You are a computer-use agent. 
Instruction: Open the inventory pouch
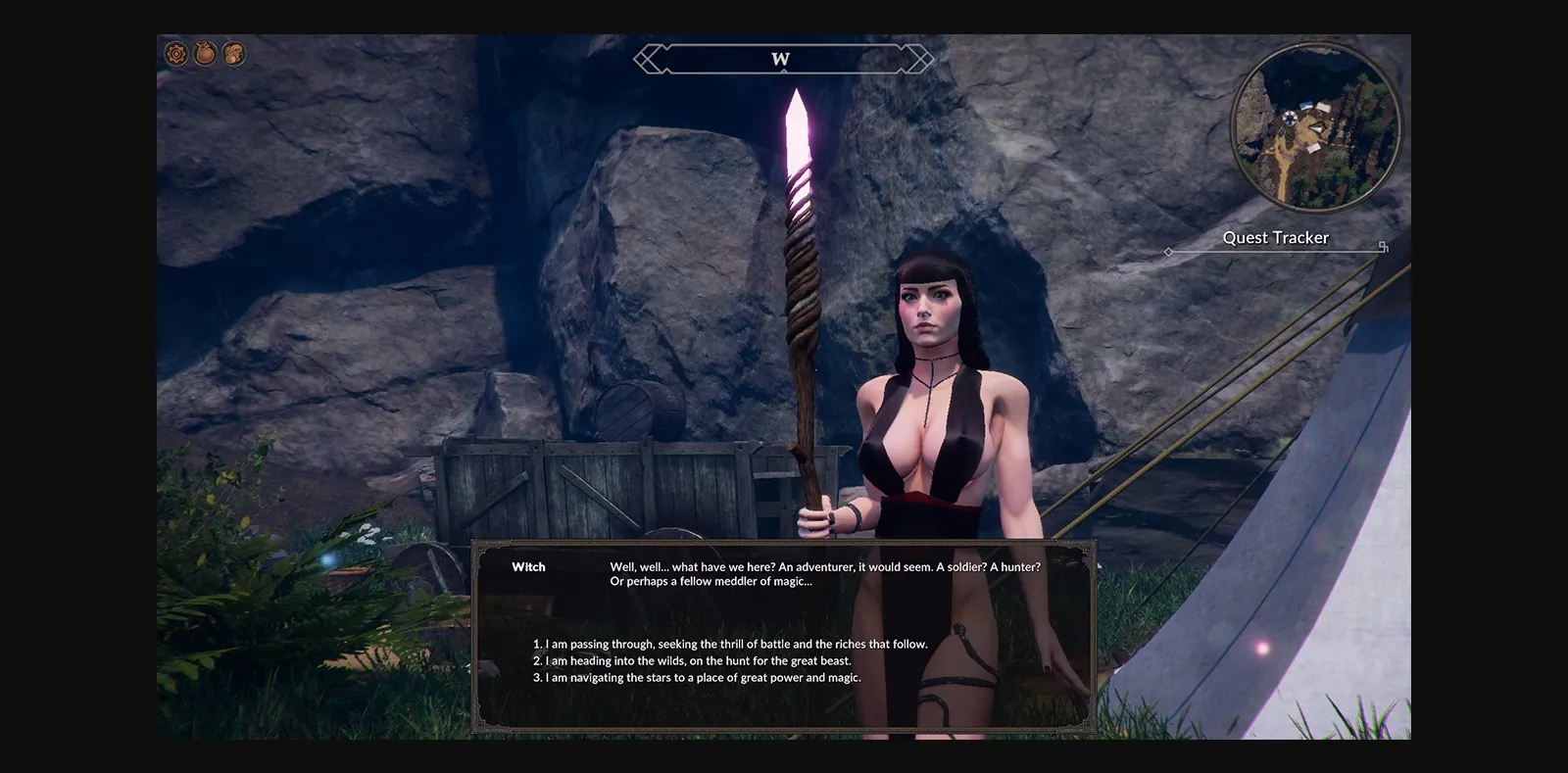[x=205, y=54]
